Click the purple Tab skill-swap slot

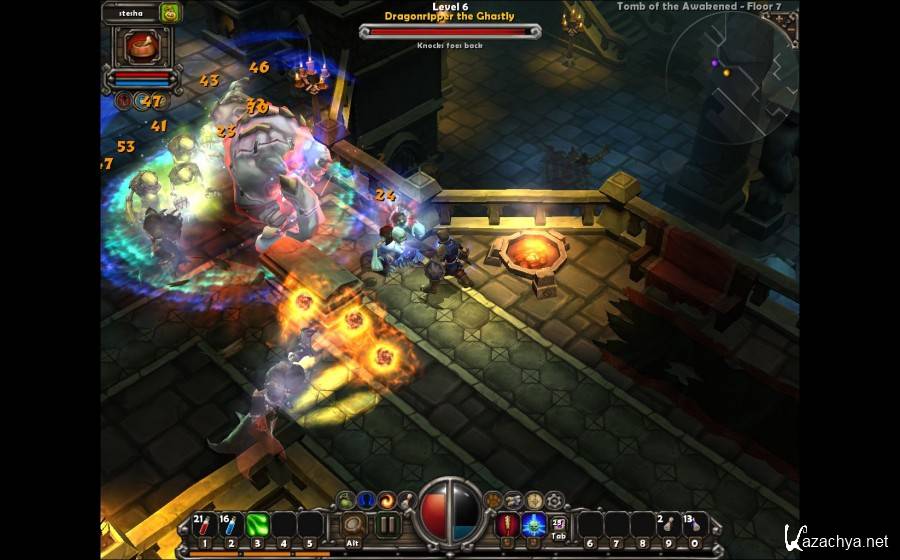(559, 524)
